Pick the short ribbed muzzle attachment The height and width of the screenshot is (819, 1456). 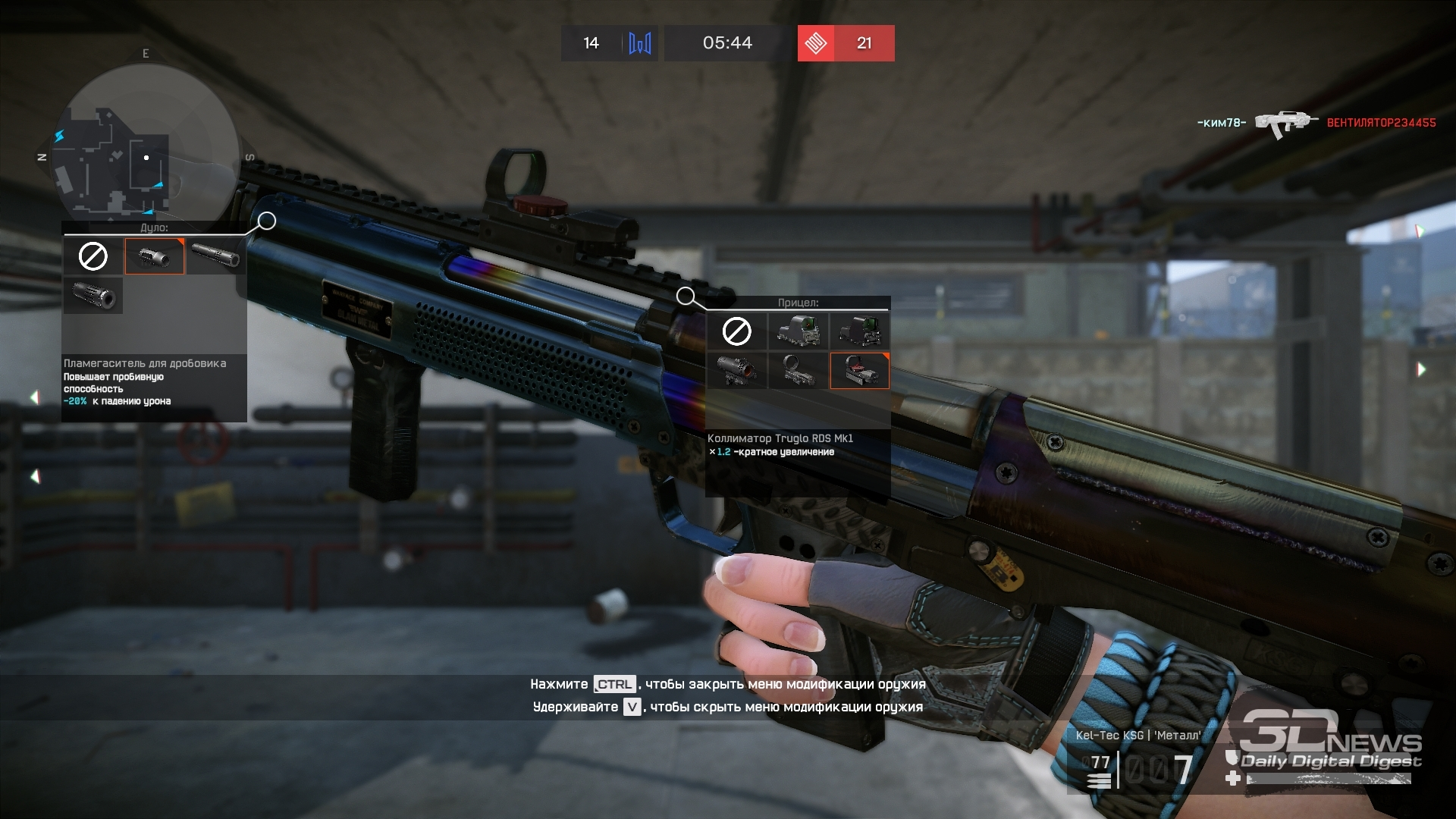click(x=93, y=295)
